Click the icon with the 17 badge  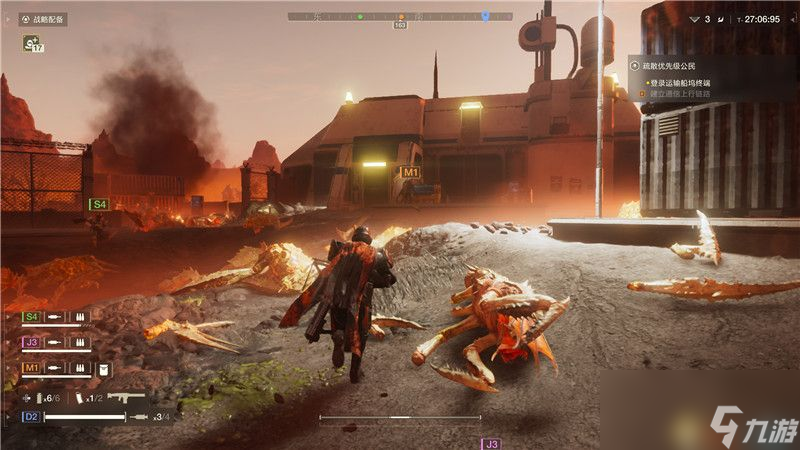(x=33, y=43)
